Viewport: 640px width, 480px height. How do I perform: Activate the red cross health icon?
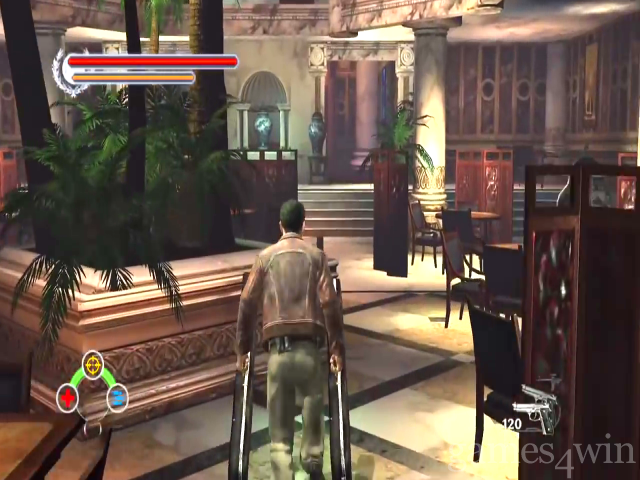[x=69, y=399]
